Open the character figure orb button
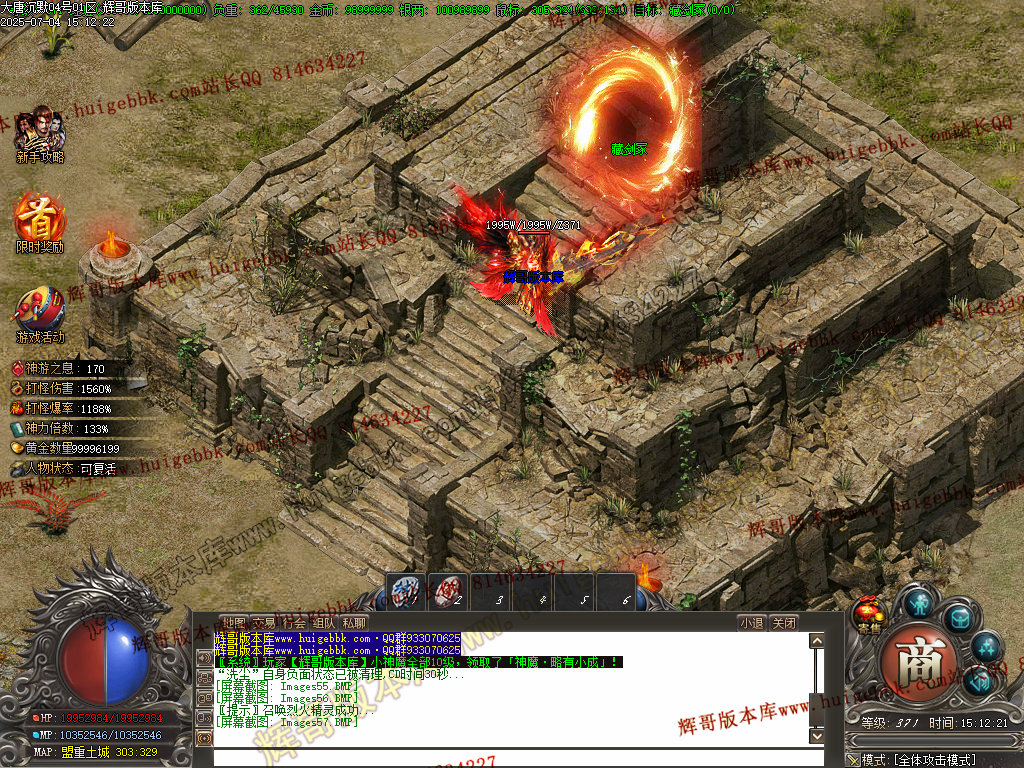 919,602
